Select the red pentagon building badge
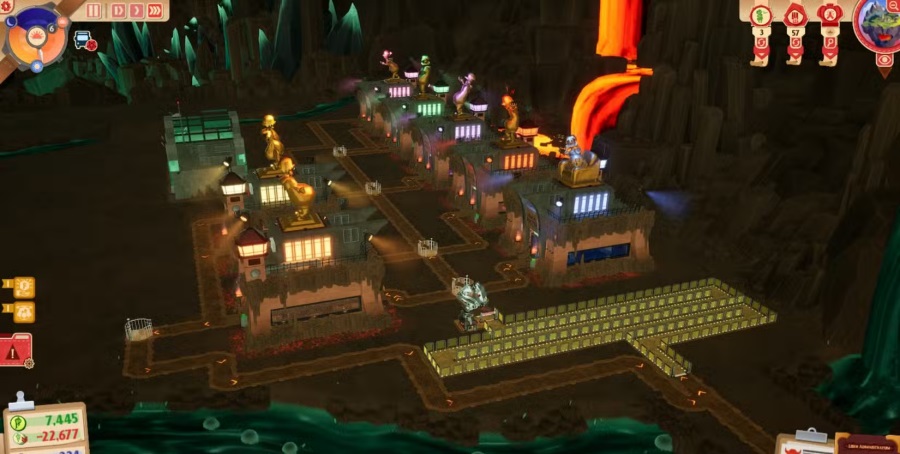The image size is (900, 454). (795, 14)
